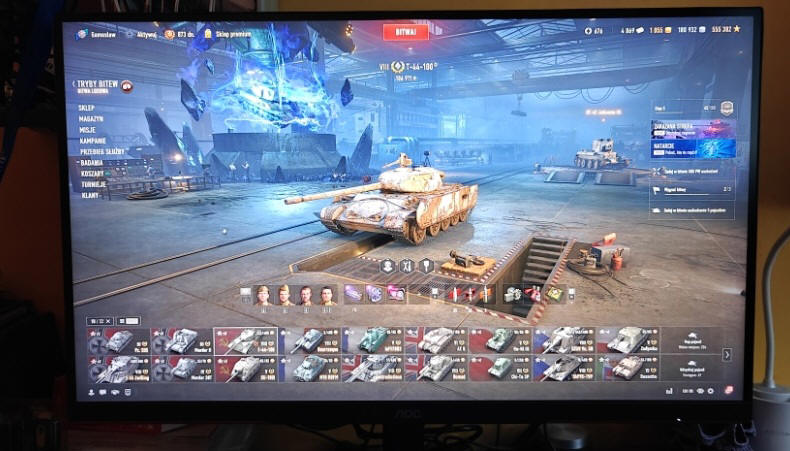790x451 pixels.
Task: Open the Sklep menu entry
Action: pos(86,107)
